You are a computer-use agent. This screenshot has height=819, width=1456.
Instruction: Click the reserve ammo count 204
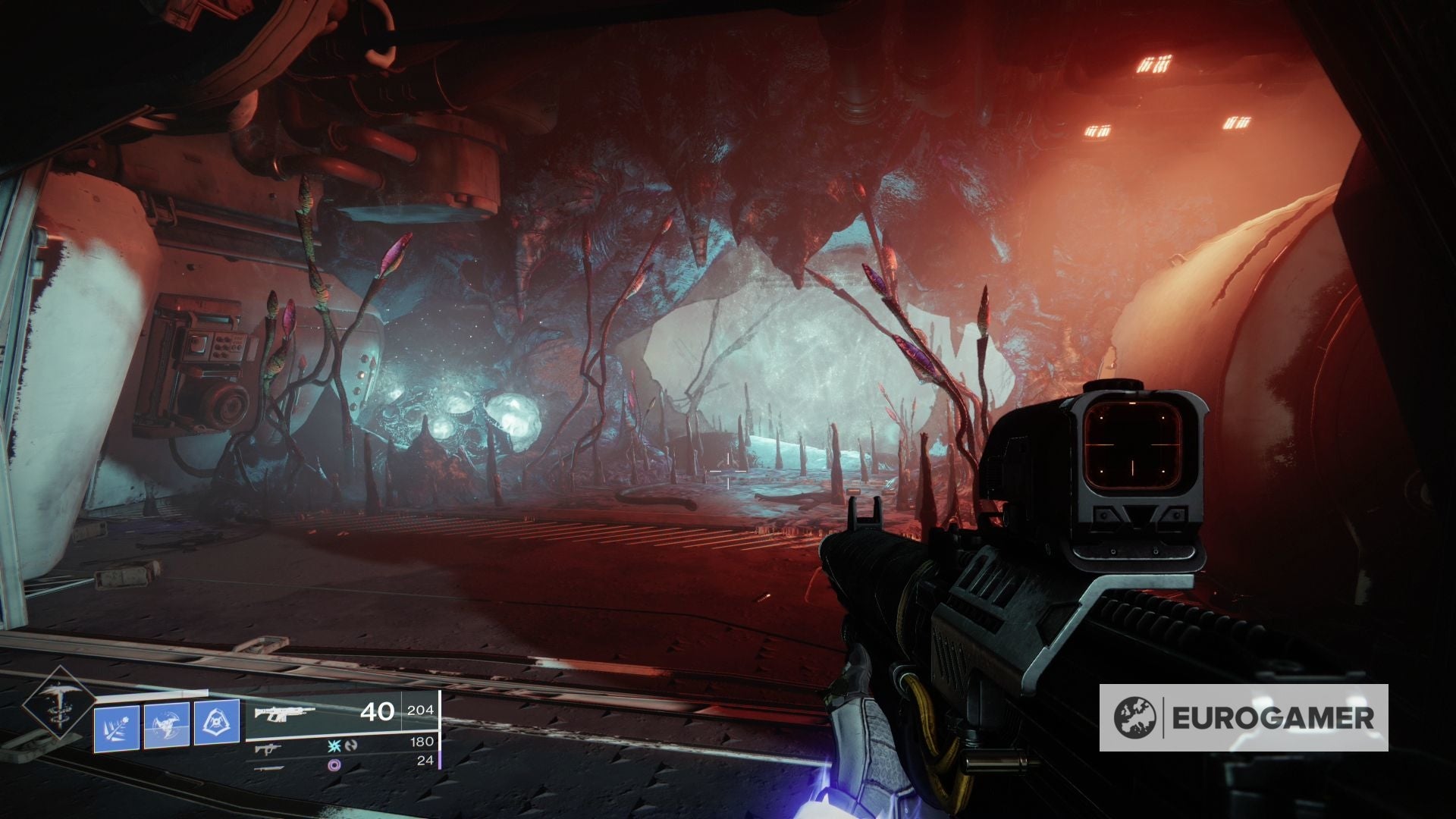point(420,710)
